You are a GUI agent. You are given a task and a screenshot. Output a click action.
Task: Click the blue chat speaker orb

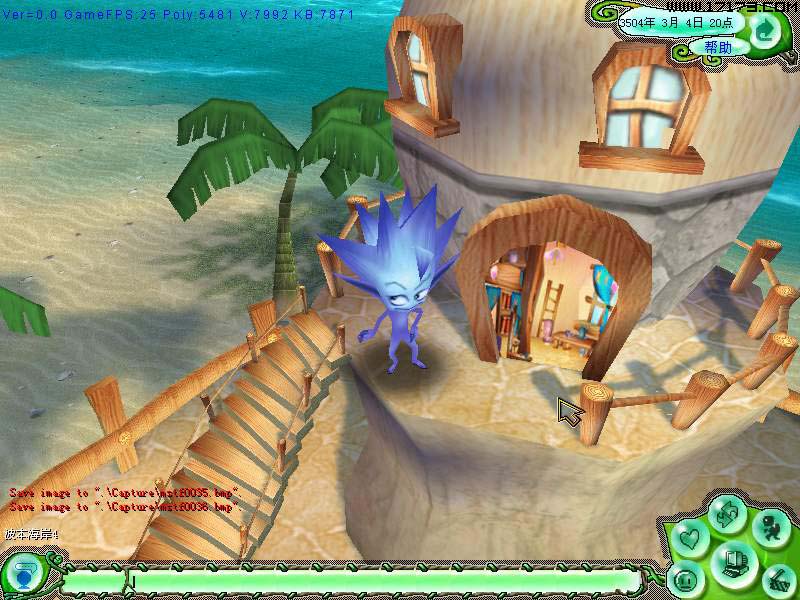(x=22, y=578)
